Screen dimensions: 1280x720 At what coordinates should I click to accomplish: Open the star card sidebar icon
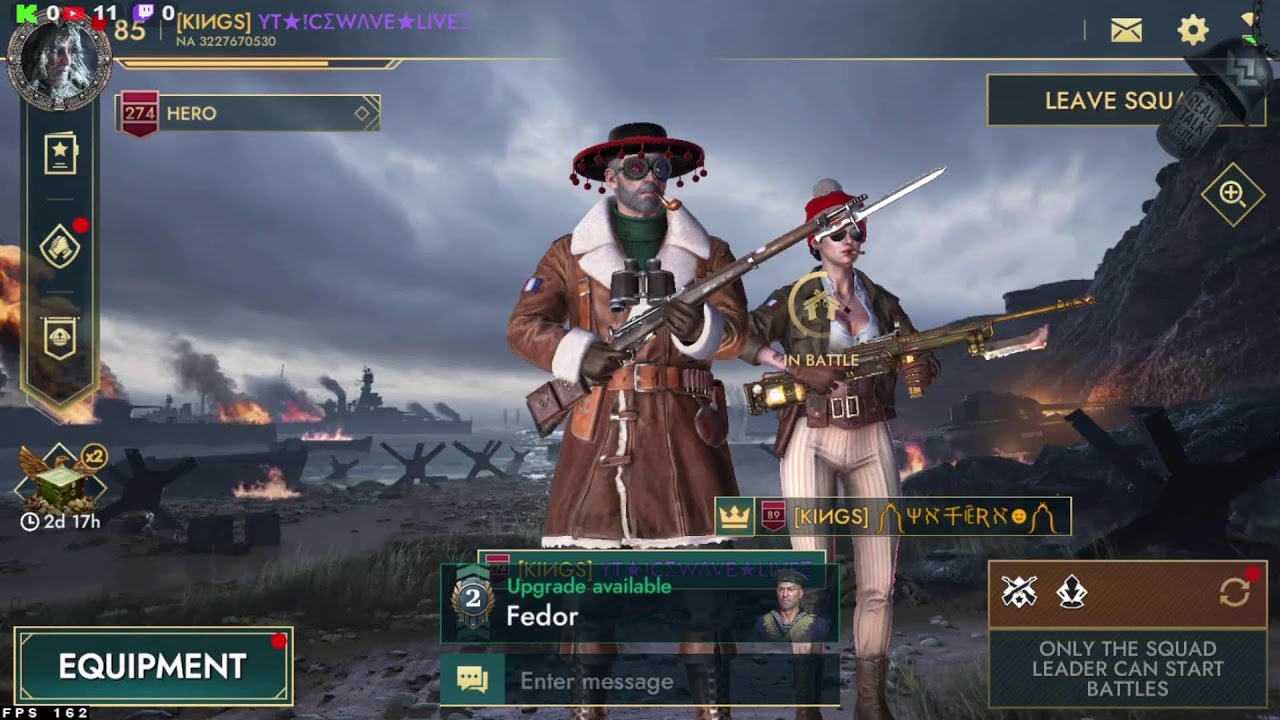(x=60, y=155)
